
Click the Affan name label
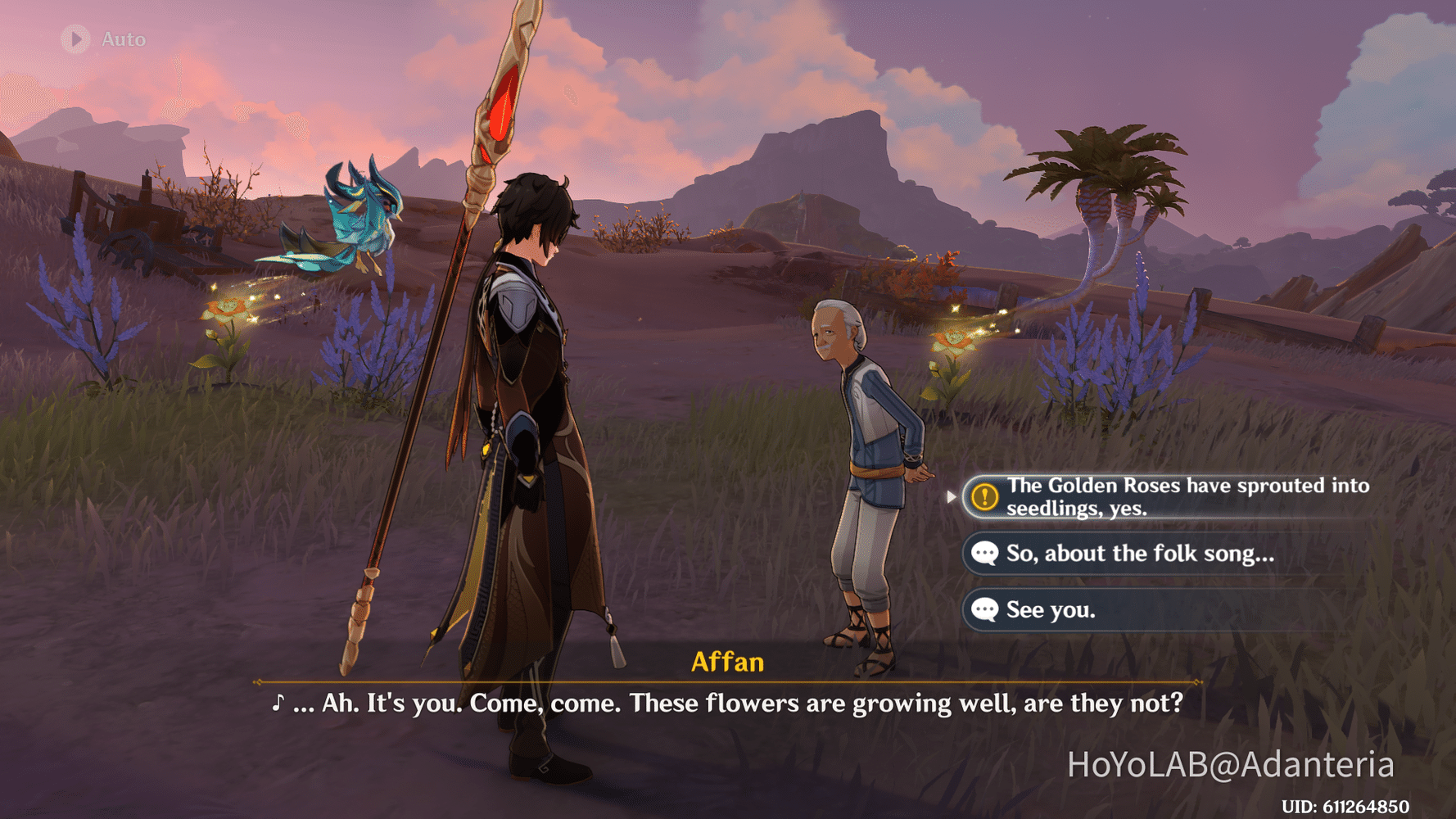(x=728, y=663)
